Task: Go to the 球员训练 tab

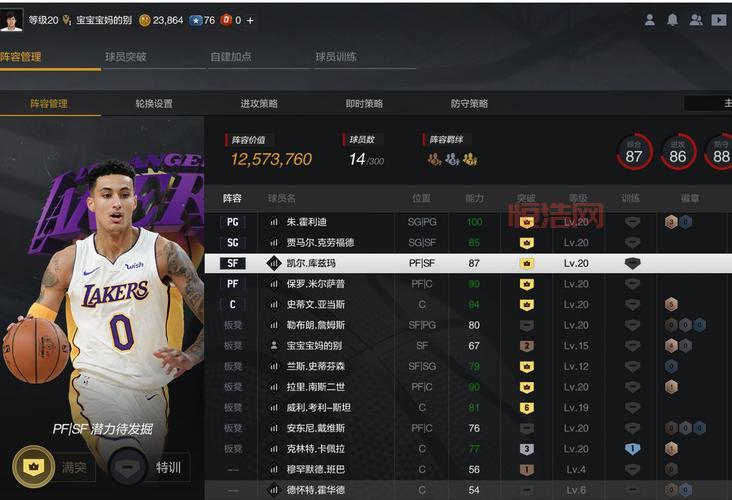Action: 336,57
